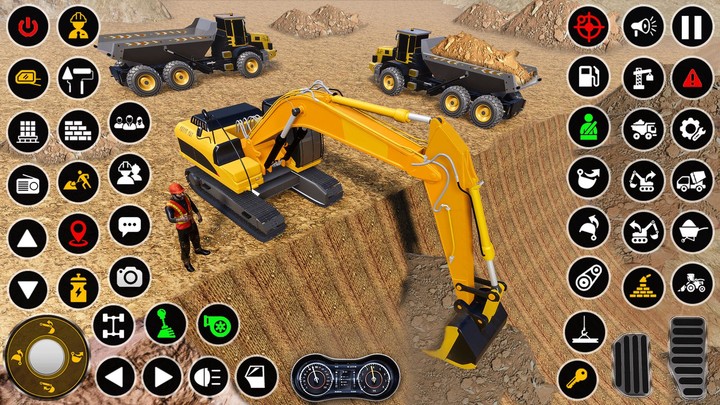Open the gear and wrench settings

(692, 128)
